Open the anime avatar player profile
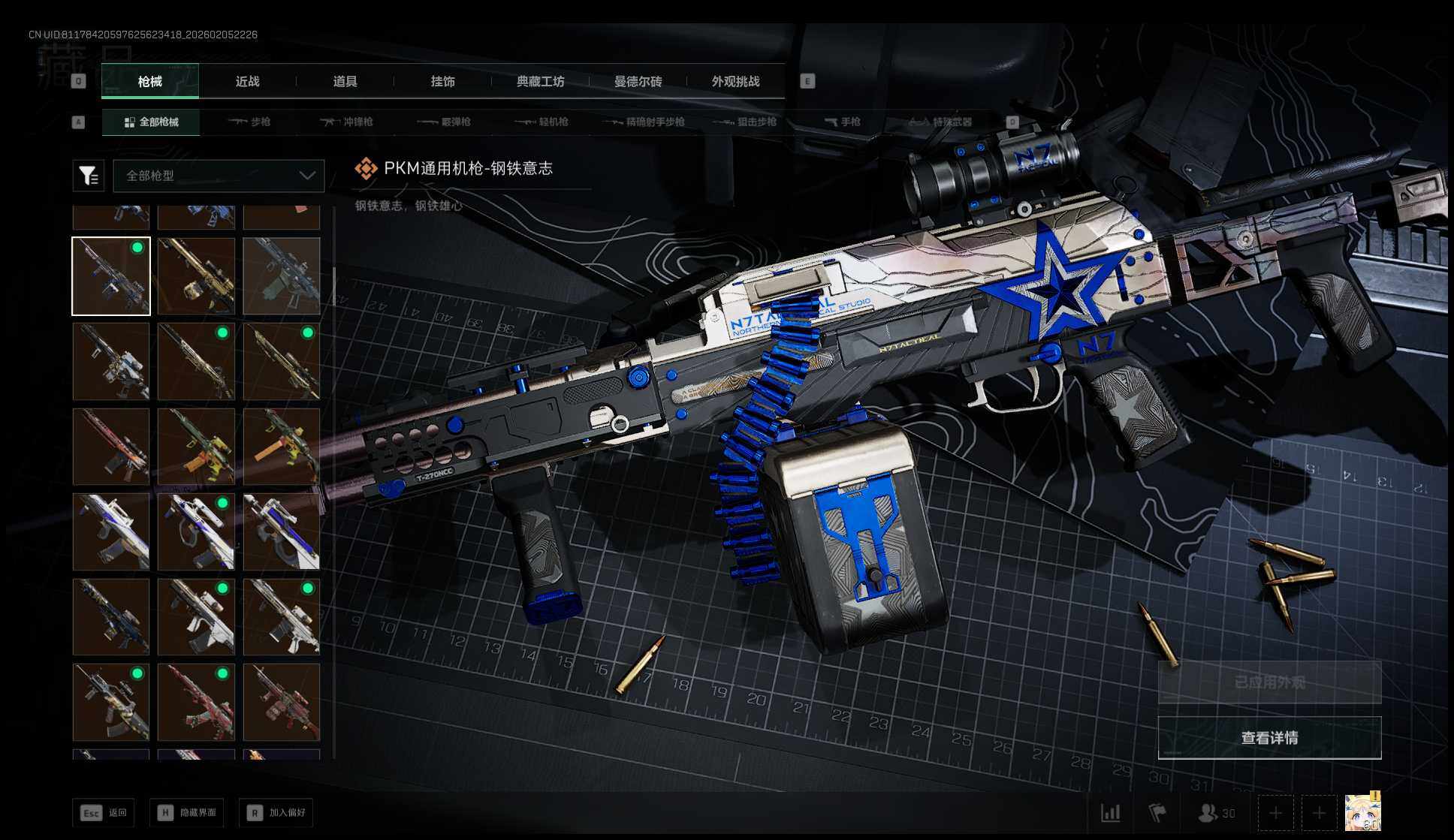 coord(1362,812)
